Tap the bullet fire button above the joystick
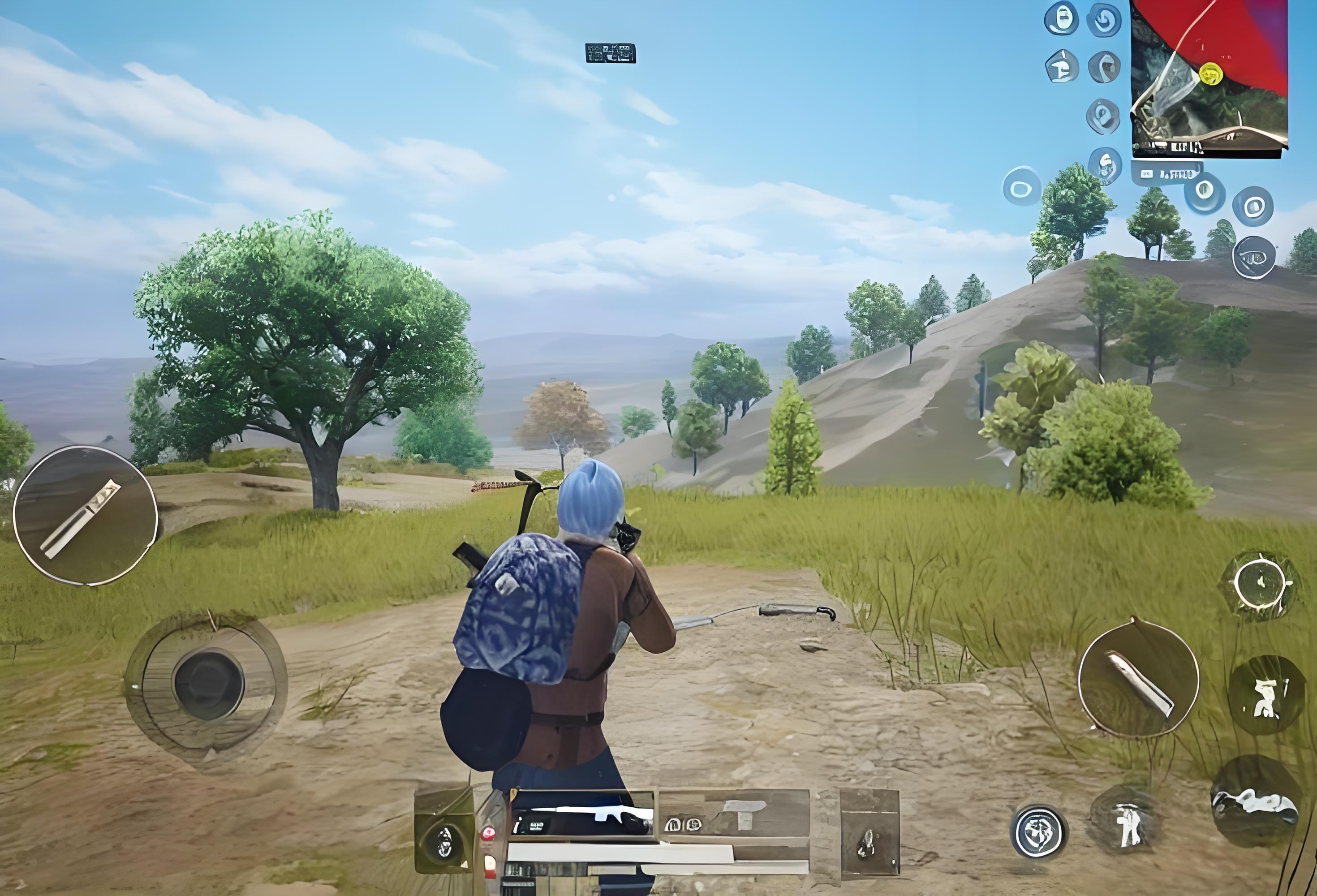The width and height of the screenshot is (1317, 896). [85, 515]
